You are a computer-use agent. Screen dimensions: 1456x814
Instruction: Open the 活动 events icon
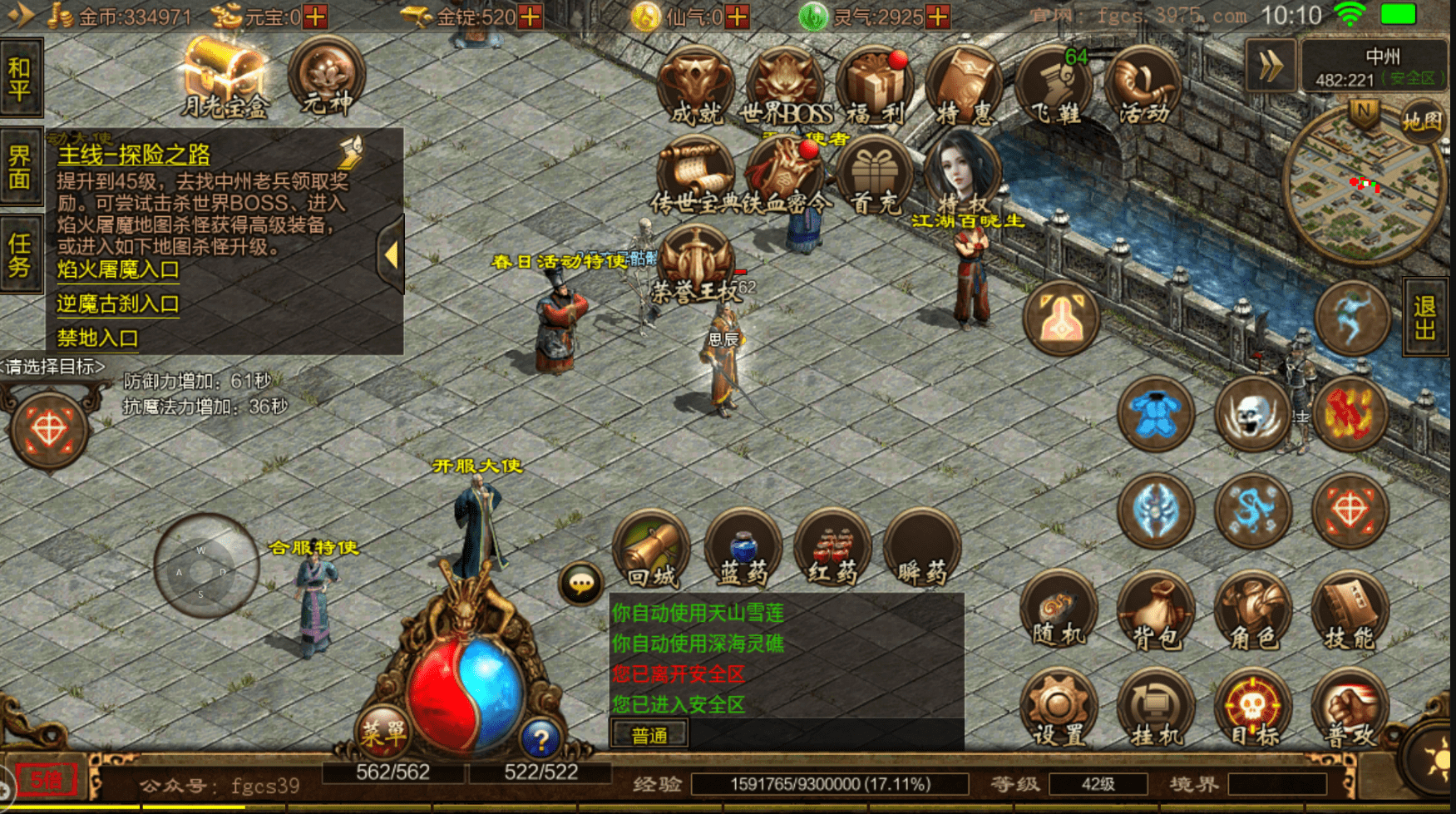click(1144, 87)
